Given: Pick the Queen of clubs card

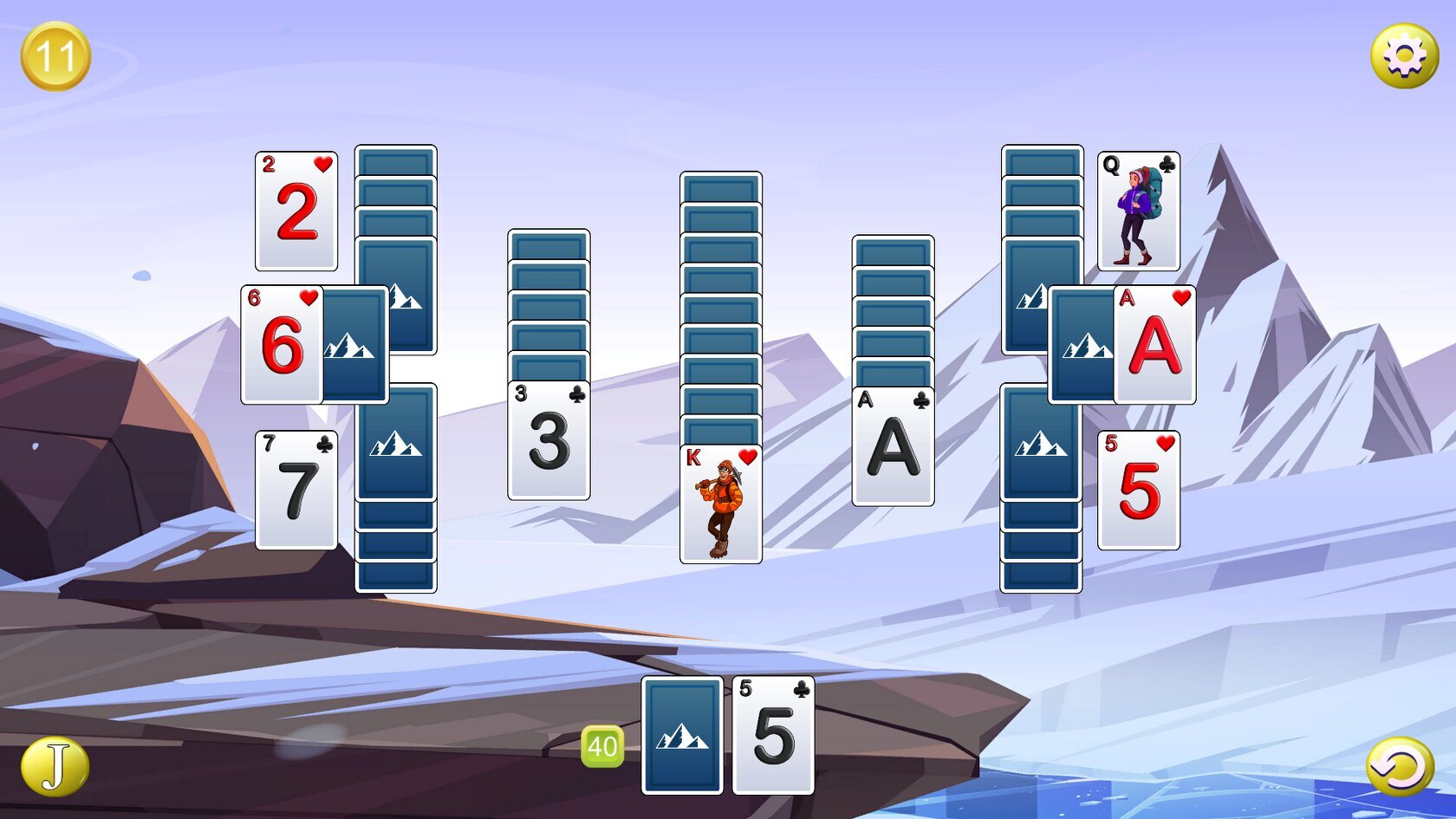Looking at the screenshot, I should pos(1138,211).
